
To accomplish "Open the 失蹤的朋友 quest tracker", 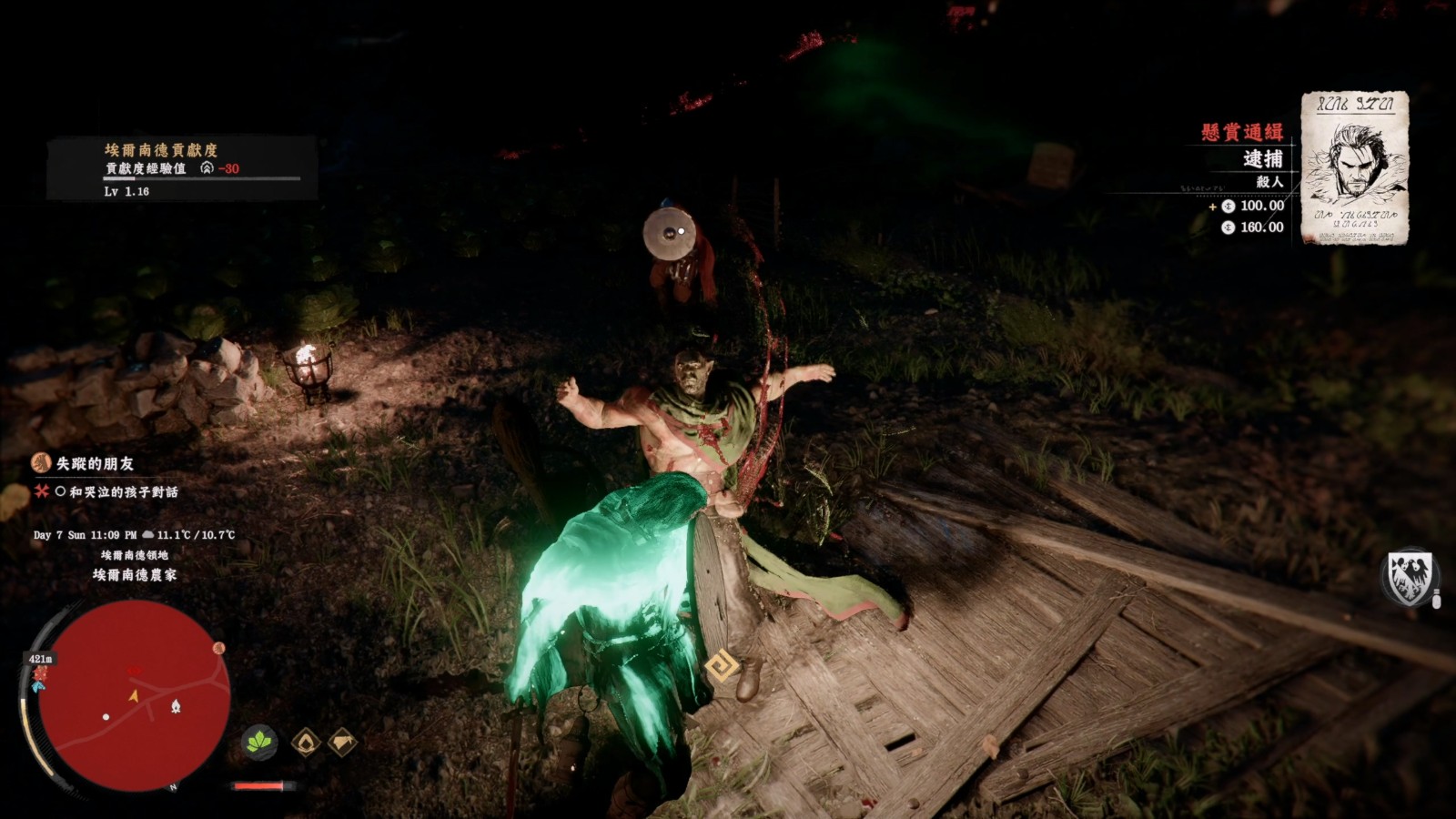I will (x=94, y=463).
